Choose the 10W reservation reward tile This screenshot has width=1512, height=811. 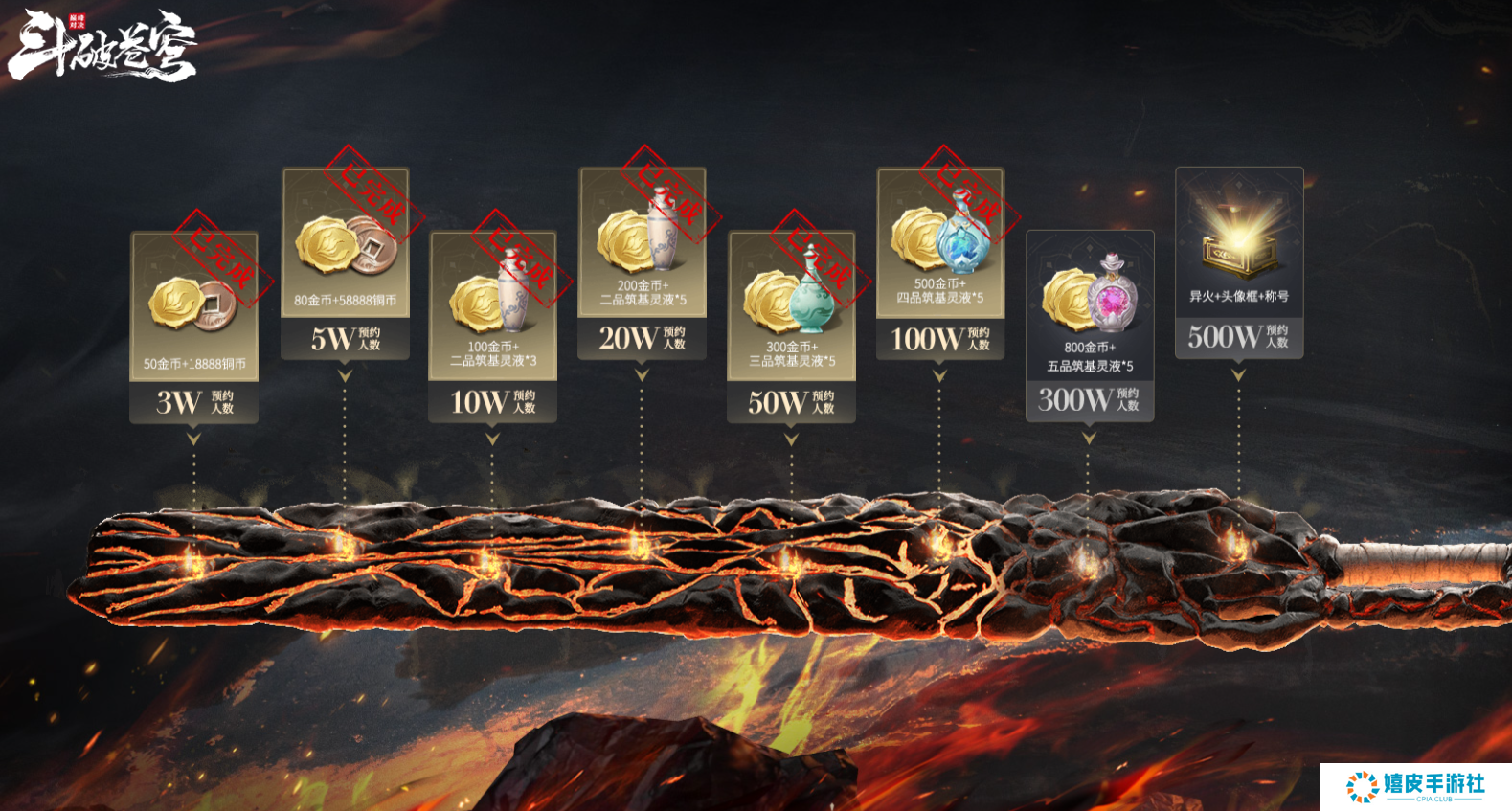(492, 326)
